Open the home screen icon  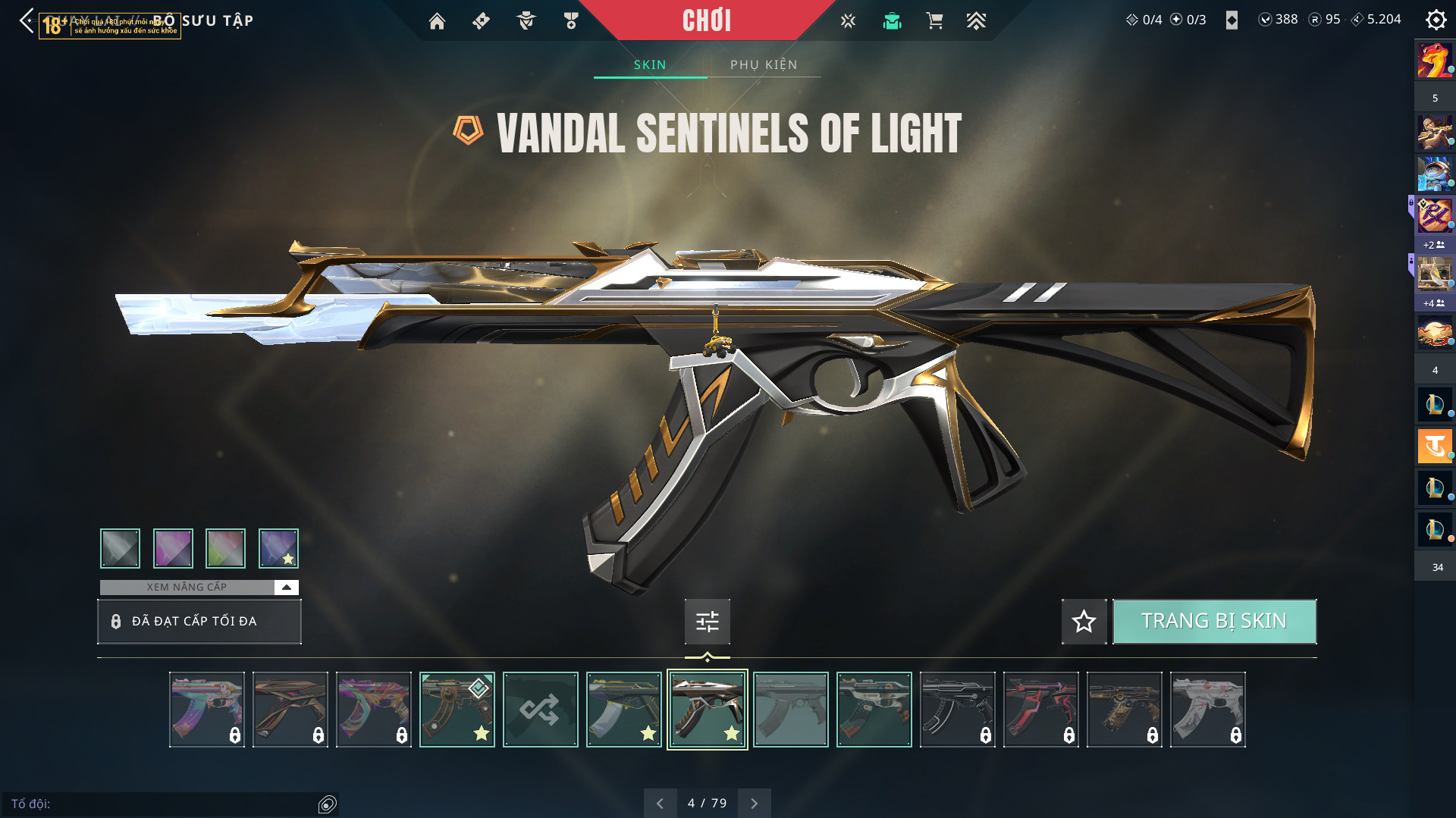[437, 21]
